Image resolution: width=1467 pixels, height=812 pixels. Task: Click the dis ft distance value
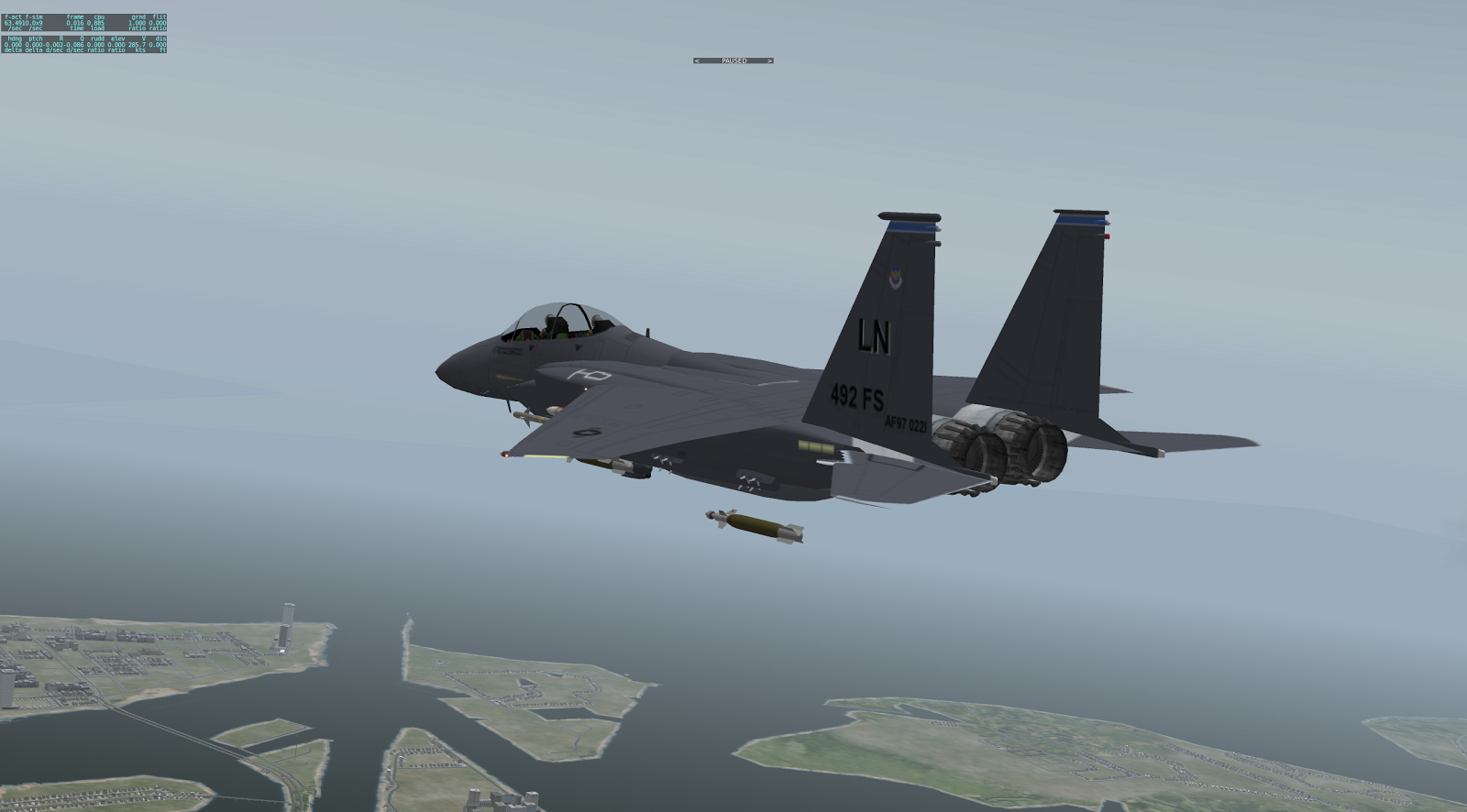(158, 45)
